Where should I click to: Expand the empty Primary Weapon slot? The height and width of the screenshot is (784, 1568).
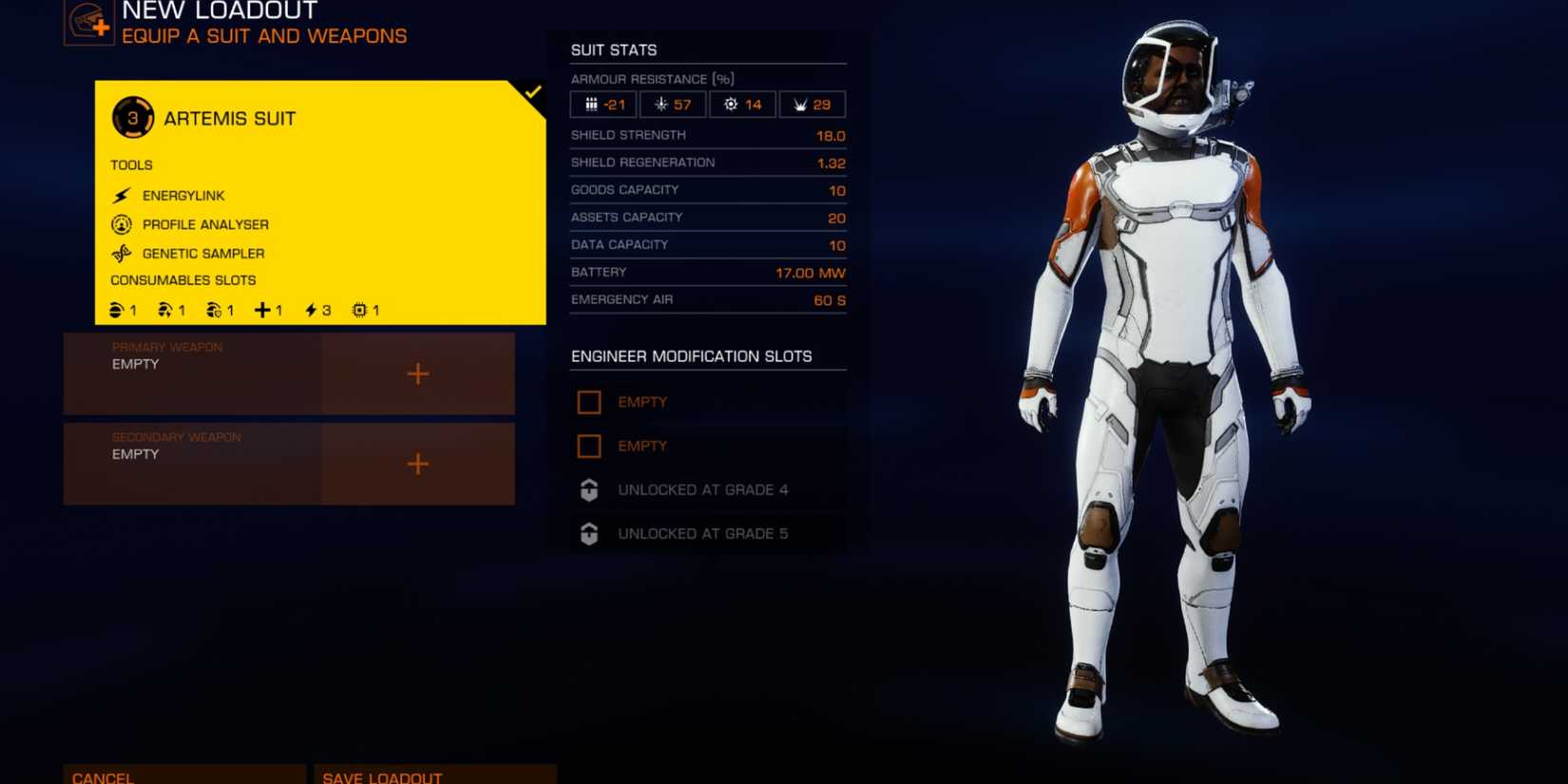[417, 374]
